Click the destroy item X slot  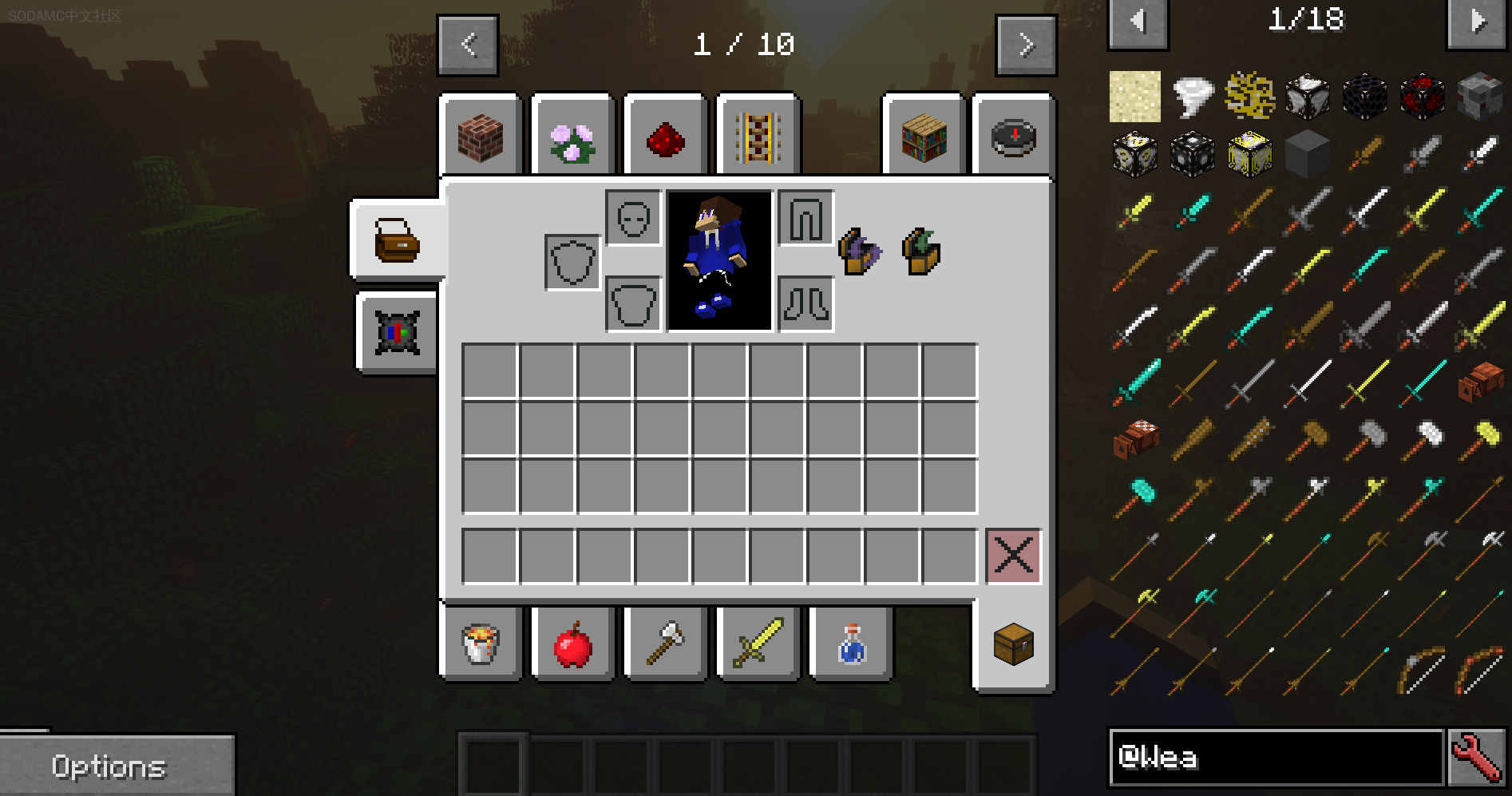click(x=1013, y=556)
